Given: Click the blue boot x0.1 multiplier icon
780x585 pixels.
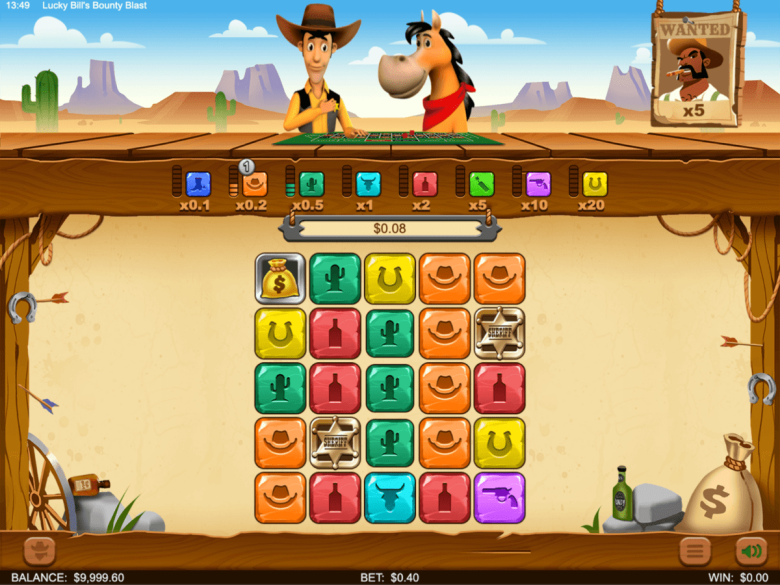Looking at the screenshot, I should 198,184.
